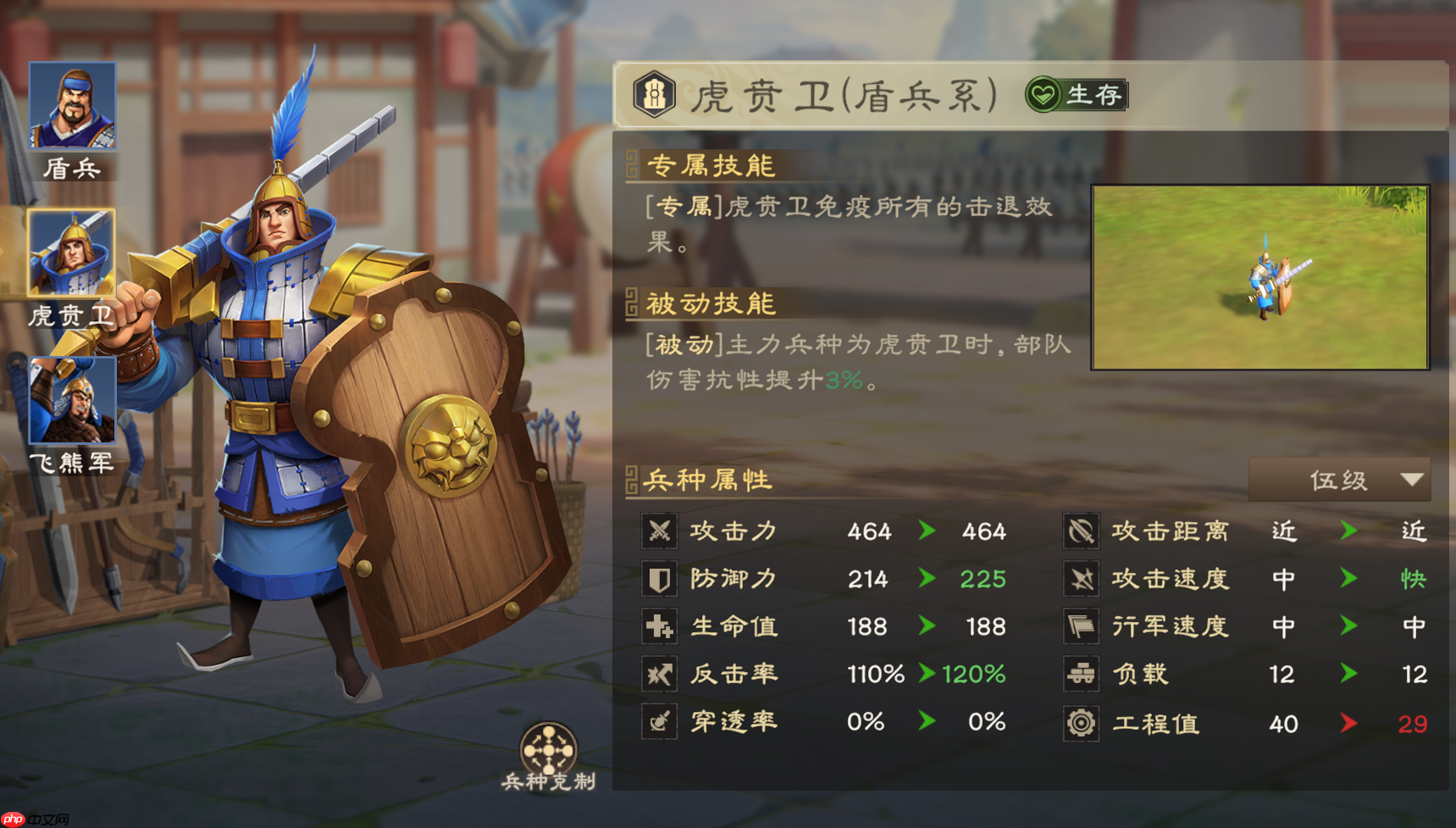The image size is (1456, 828).
Task: Click the 攻击距离 attack-range stat icon
Action: pyautogui.click(x=1080, y=531)
